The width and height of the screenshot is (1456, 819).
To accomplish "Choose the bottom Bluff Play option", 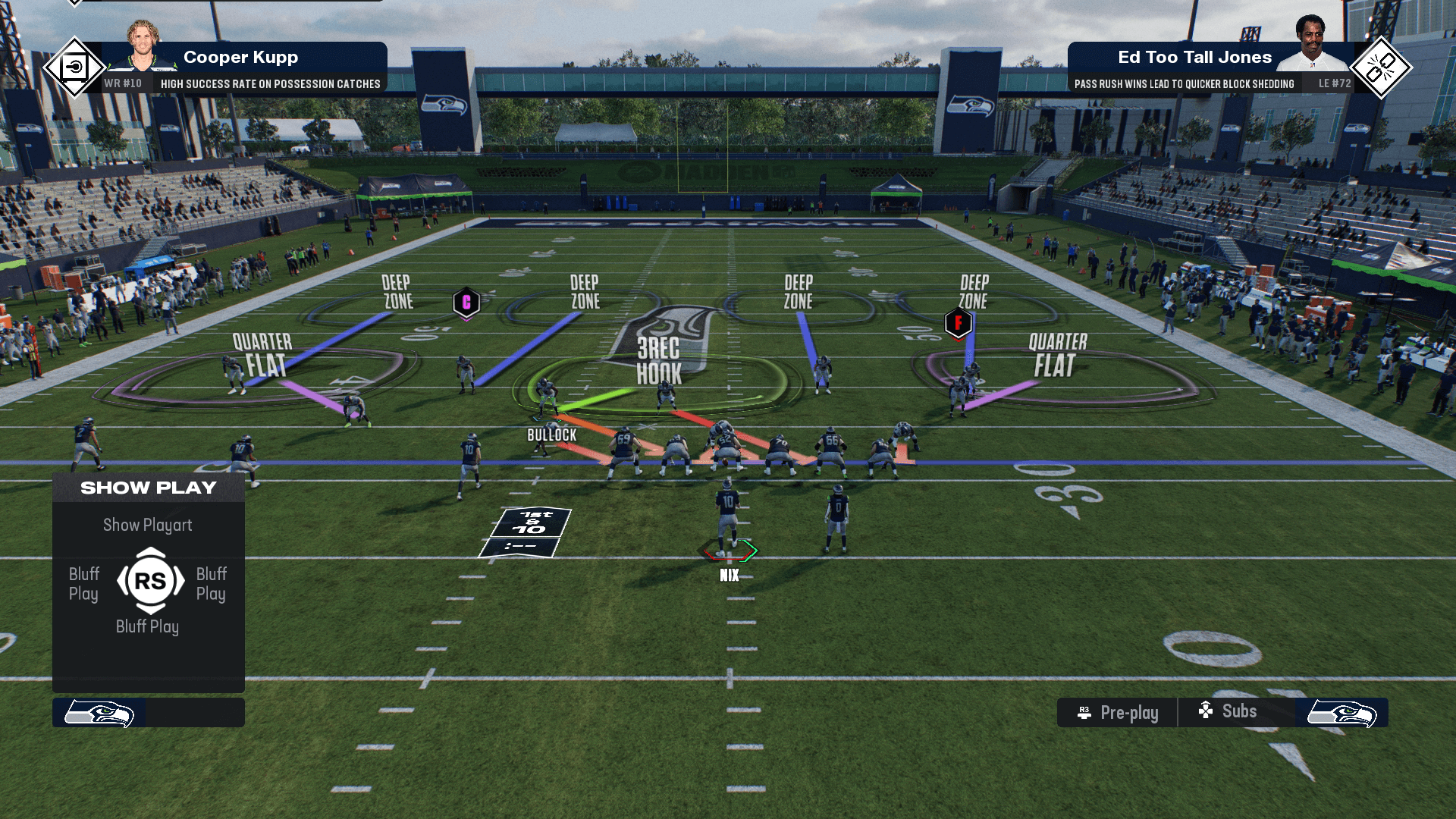I will coord(148,626).
